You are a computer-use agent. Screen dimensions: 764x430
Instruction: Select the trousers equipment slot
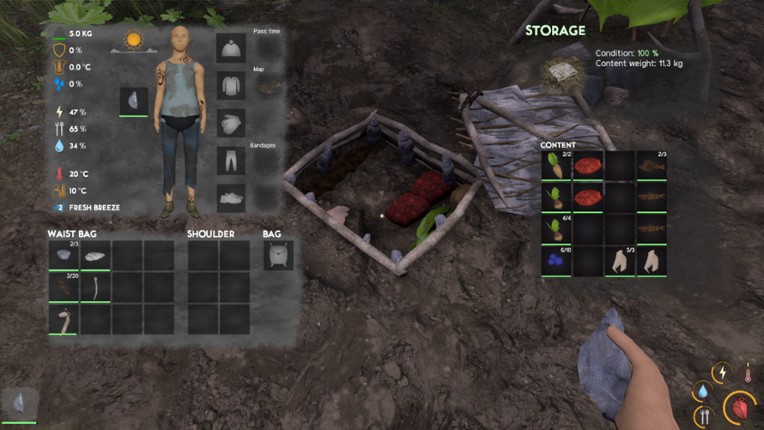(x=231, y=160)
